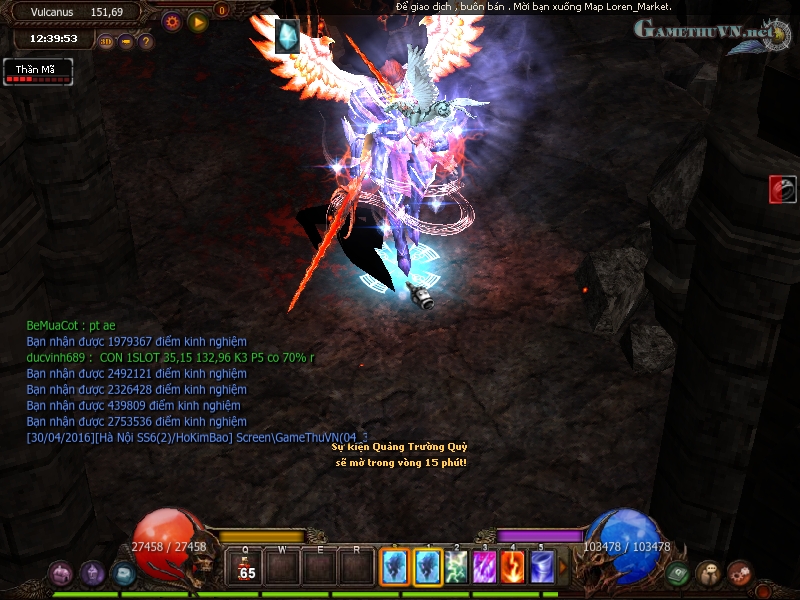Open the red gears system menu
The image size is (800, 600).
[x=740, y=573]
